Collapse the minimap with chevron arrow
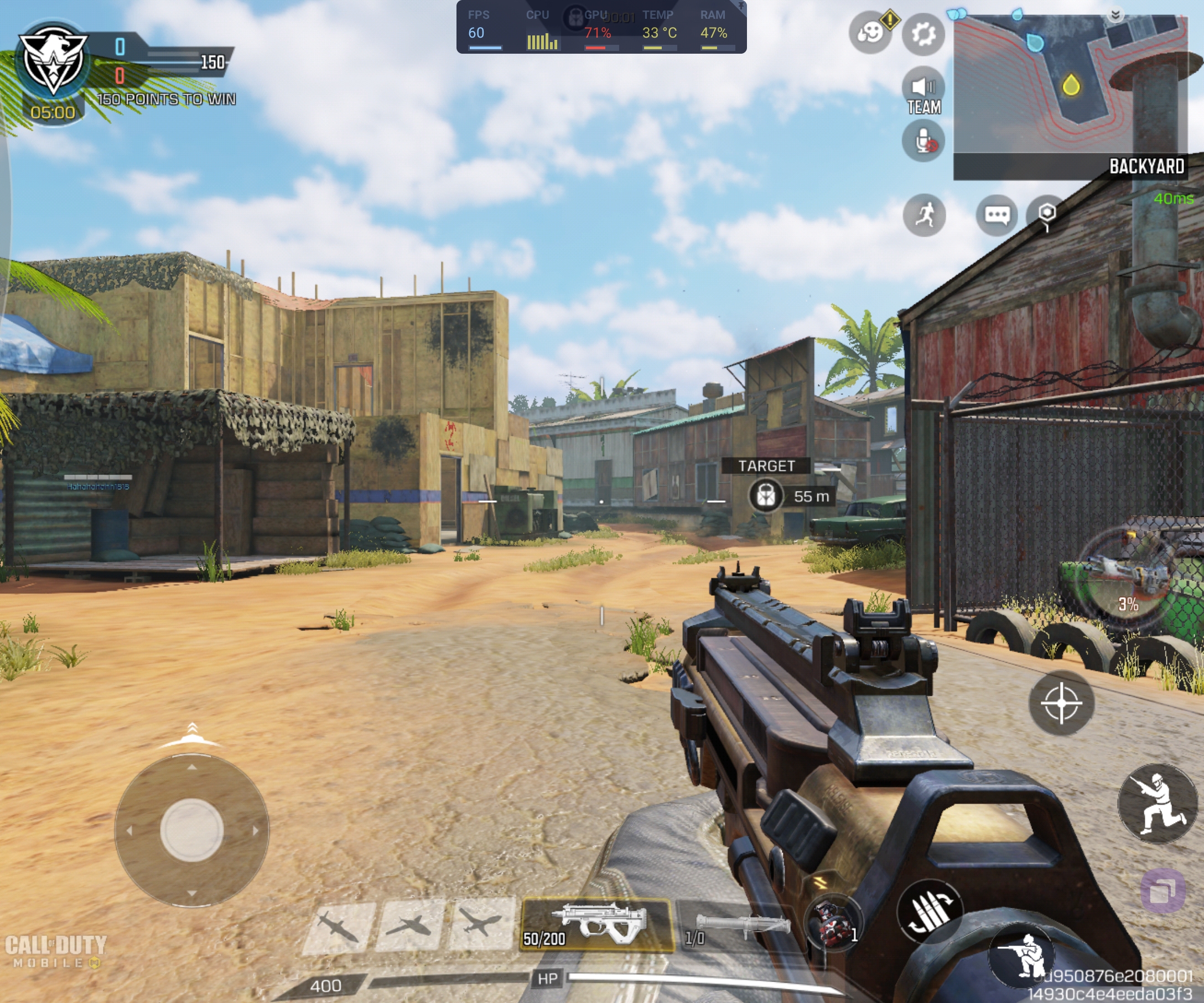The height and width of the screenshot is (1003, 1204). point(1115,15)
